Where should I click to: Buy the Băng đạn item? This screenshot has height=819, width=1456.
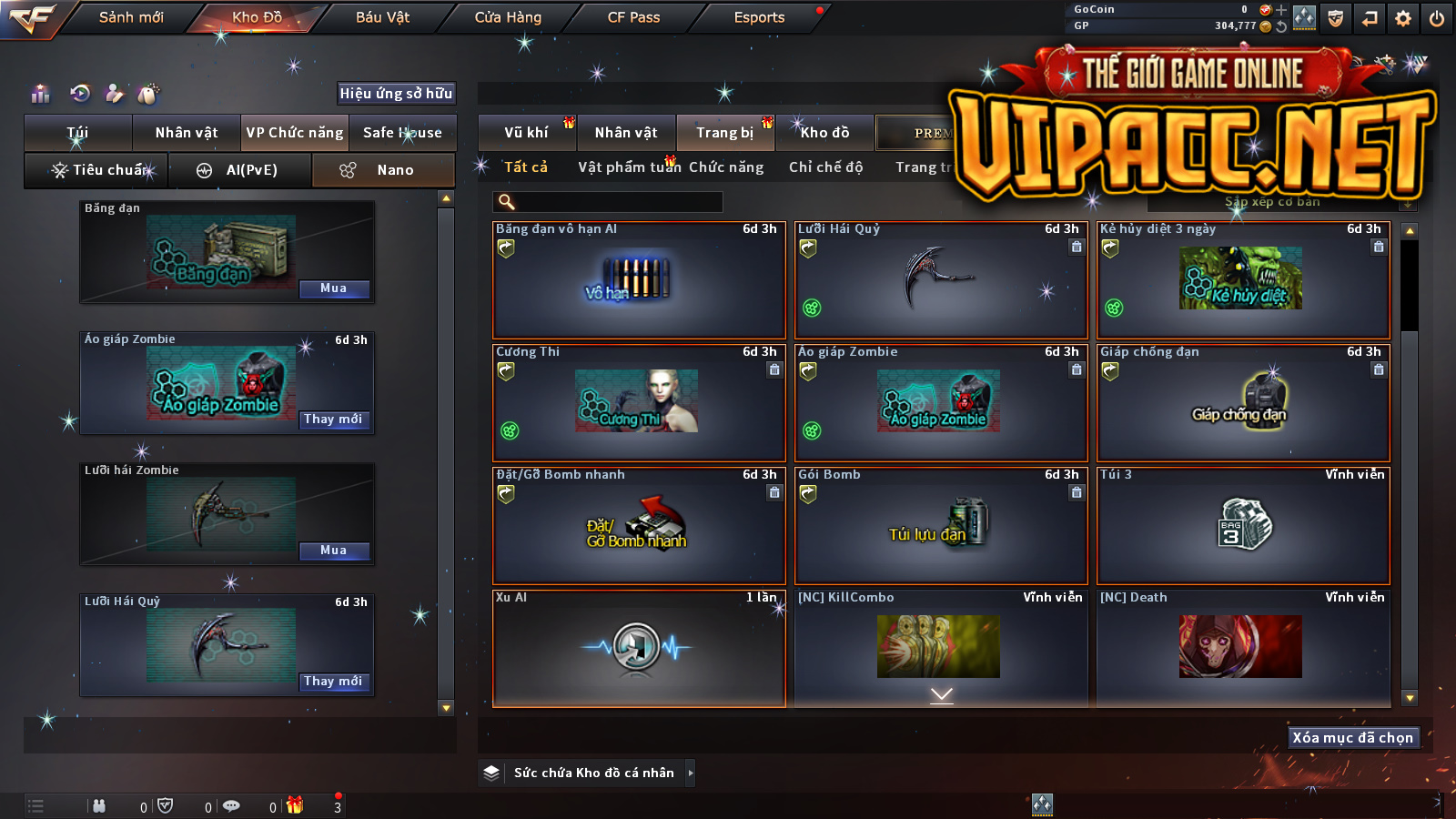tap(334, 288)
